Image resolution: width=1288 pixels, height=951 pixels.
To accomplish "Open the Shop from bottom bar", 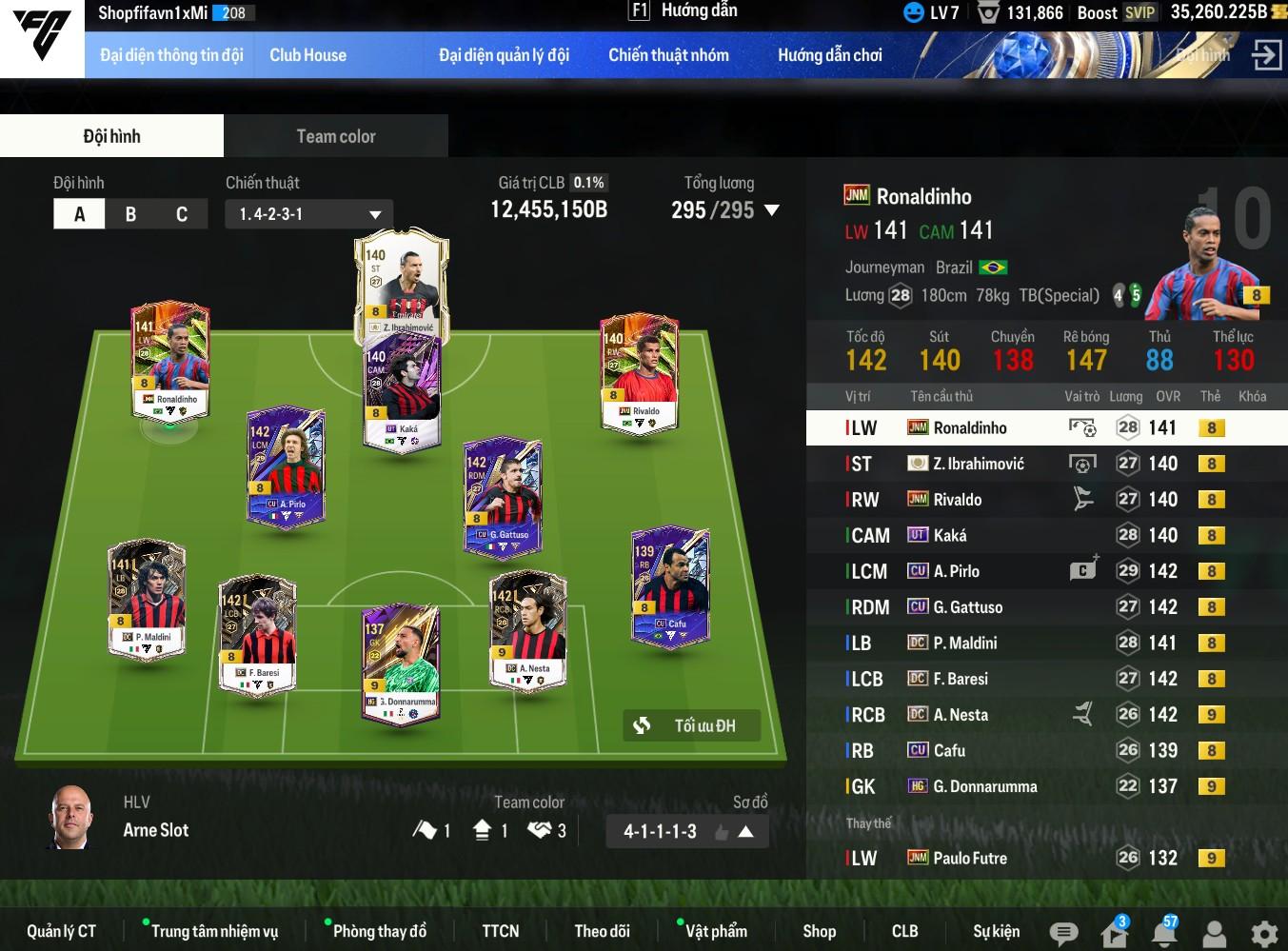I will [x=819, y=931].
